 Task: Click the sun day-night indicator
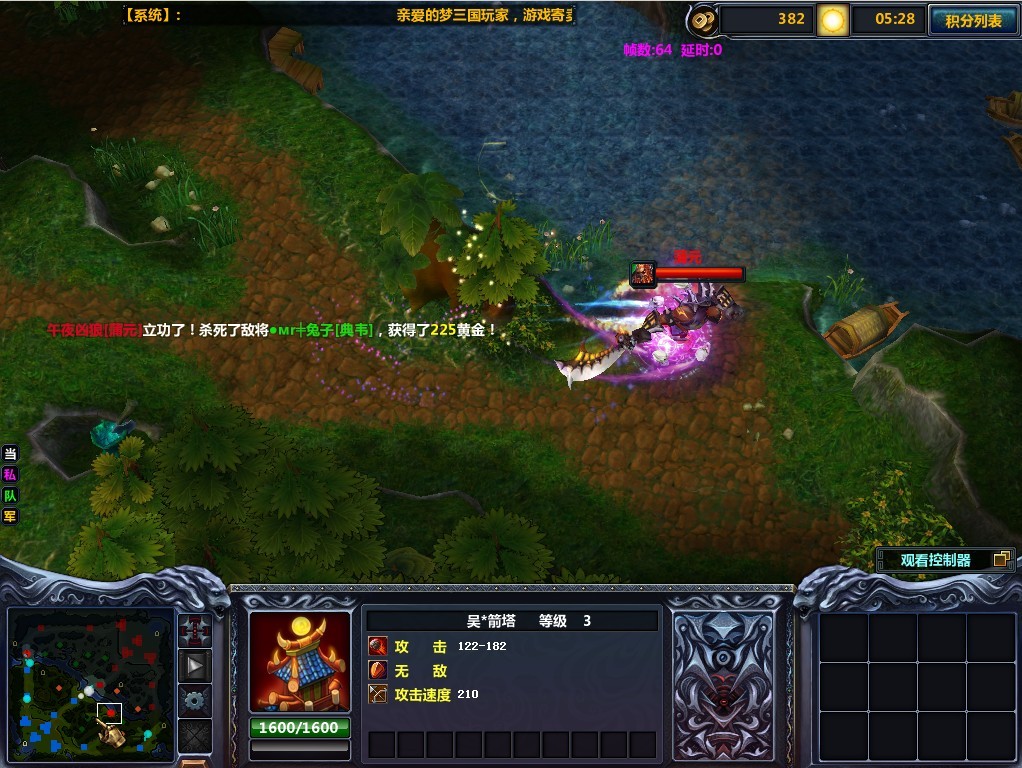[832, 19]
